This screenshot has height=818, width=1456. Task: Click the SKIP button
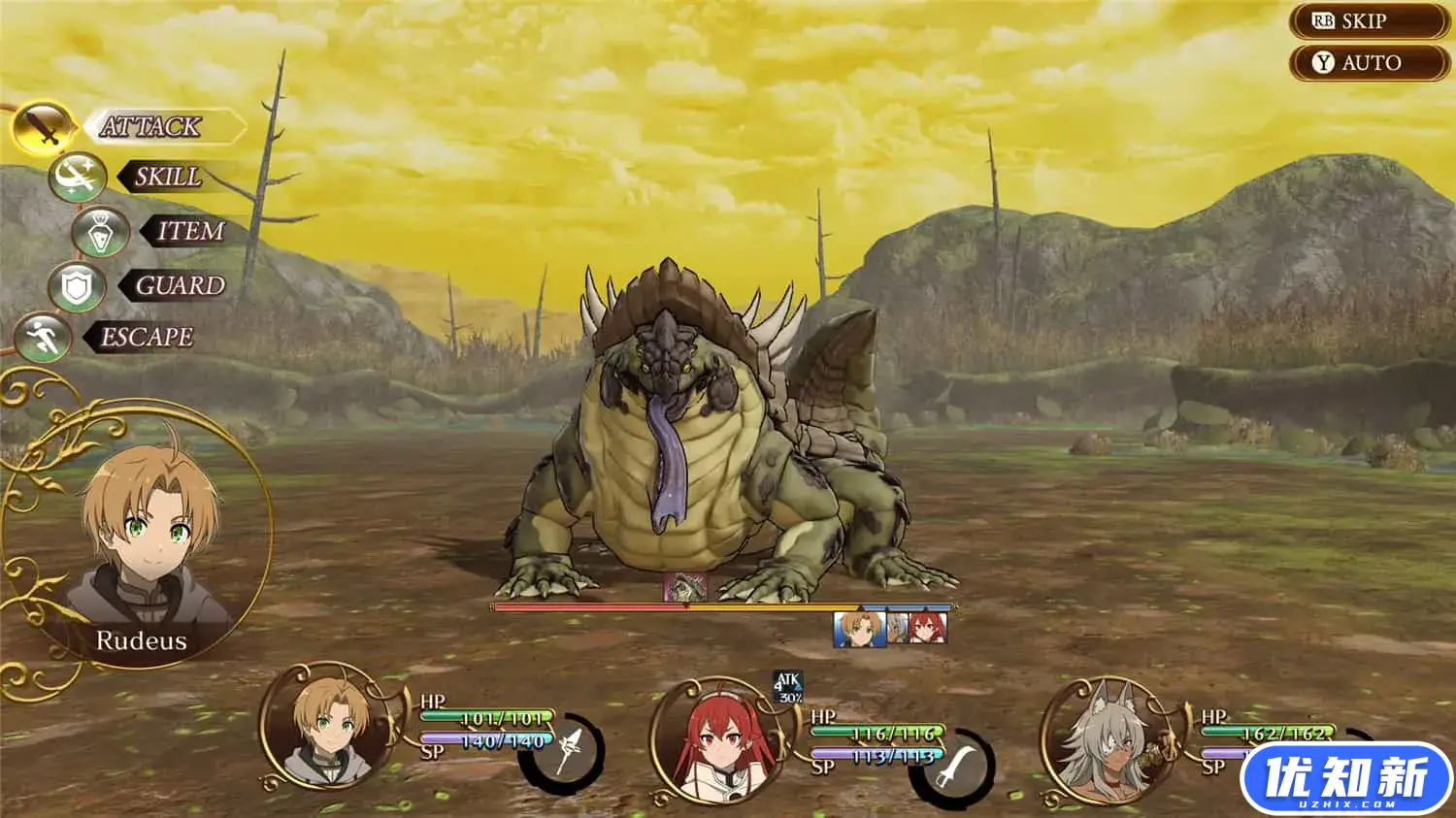[x=1369, y=21]
